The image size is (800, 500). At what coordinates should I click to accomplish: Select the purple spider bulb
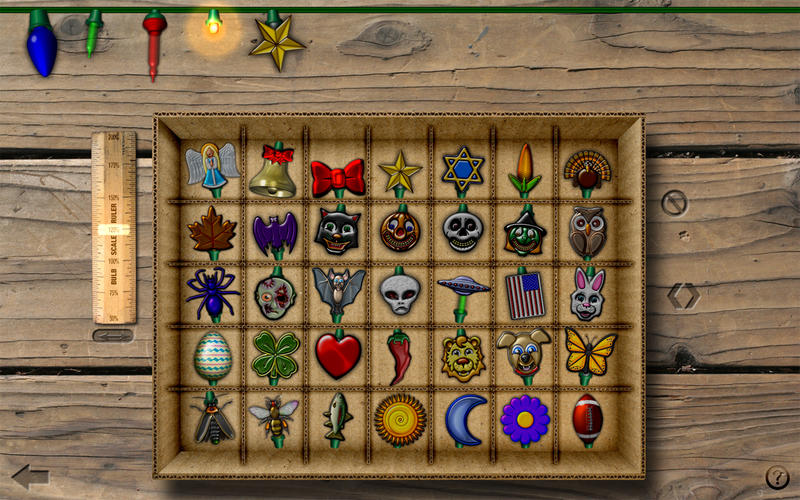(211, 292)
